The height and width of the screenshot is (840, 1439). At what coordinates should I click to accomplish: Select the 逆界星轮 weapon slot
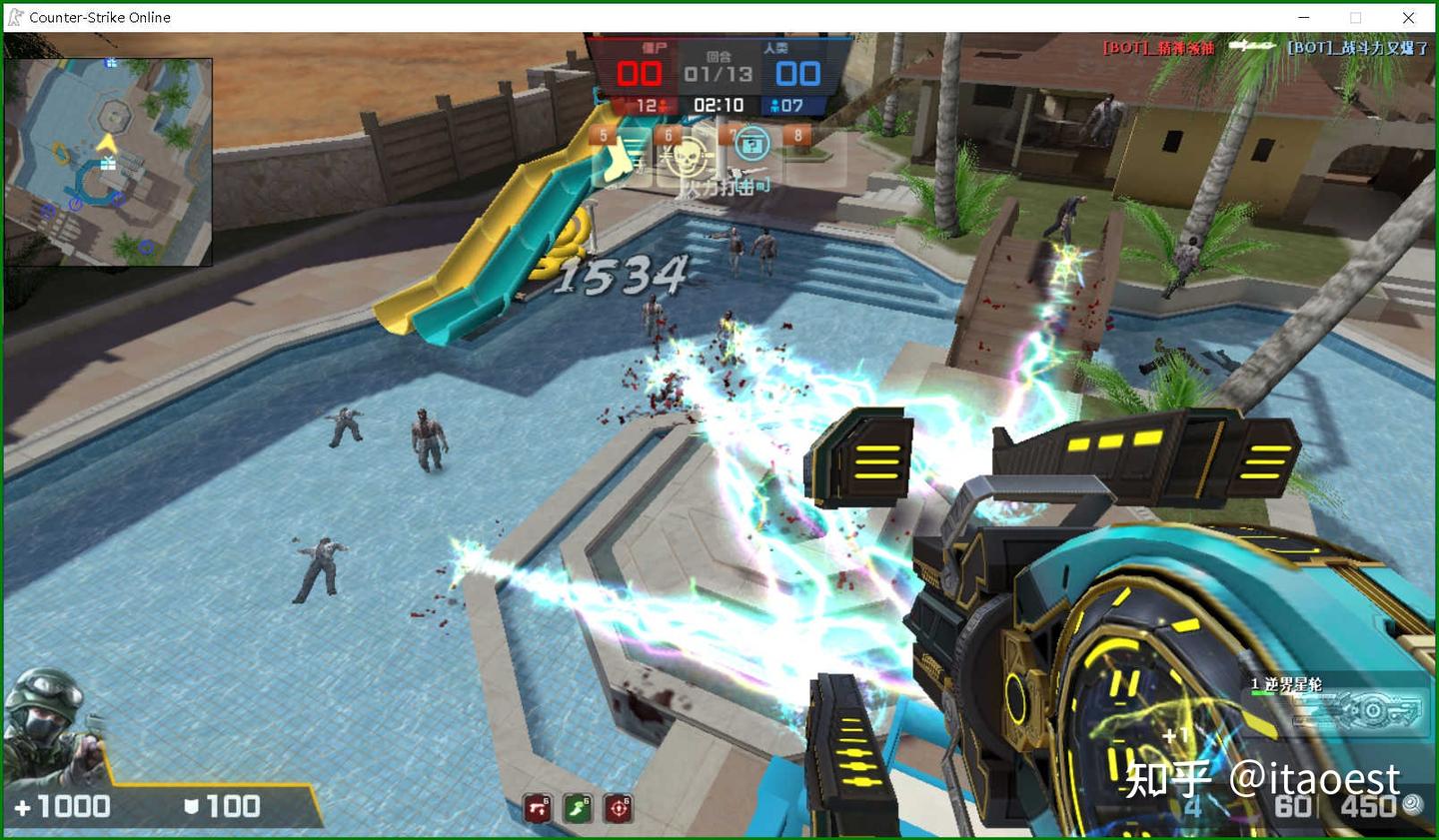click(x=1338, y=702)
